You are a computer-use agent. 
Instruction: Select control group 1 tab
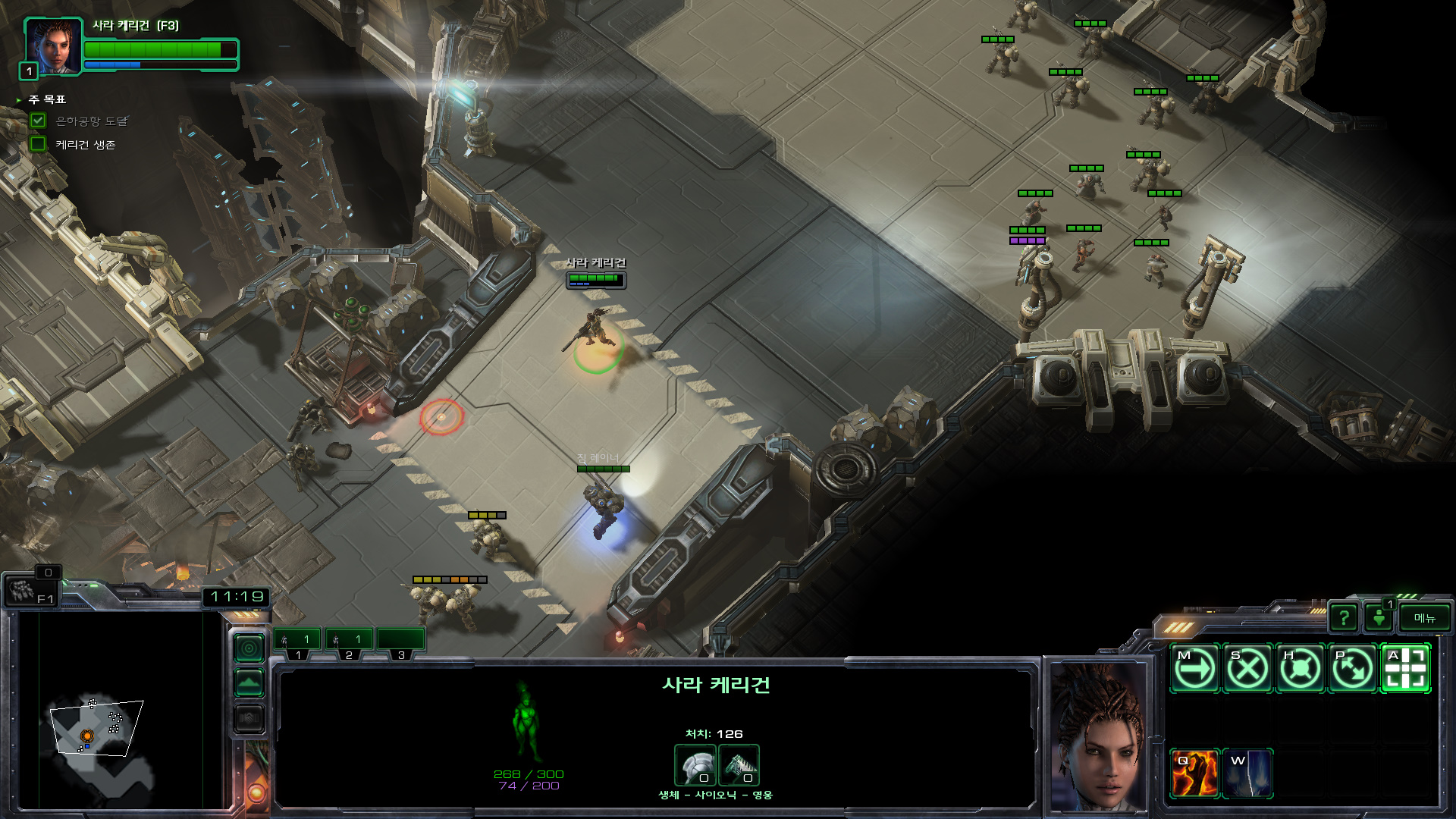[x=297, y=642]
